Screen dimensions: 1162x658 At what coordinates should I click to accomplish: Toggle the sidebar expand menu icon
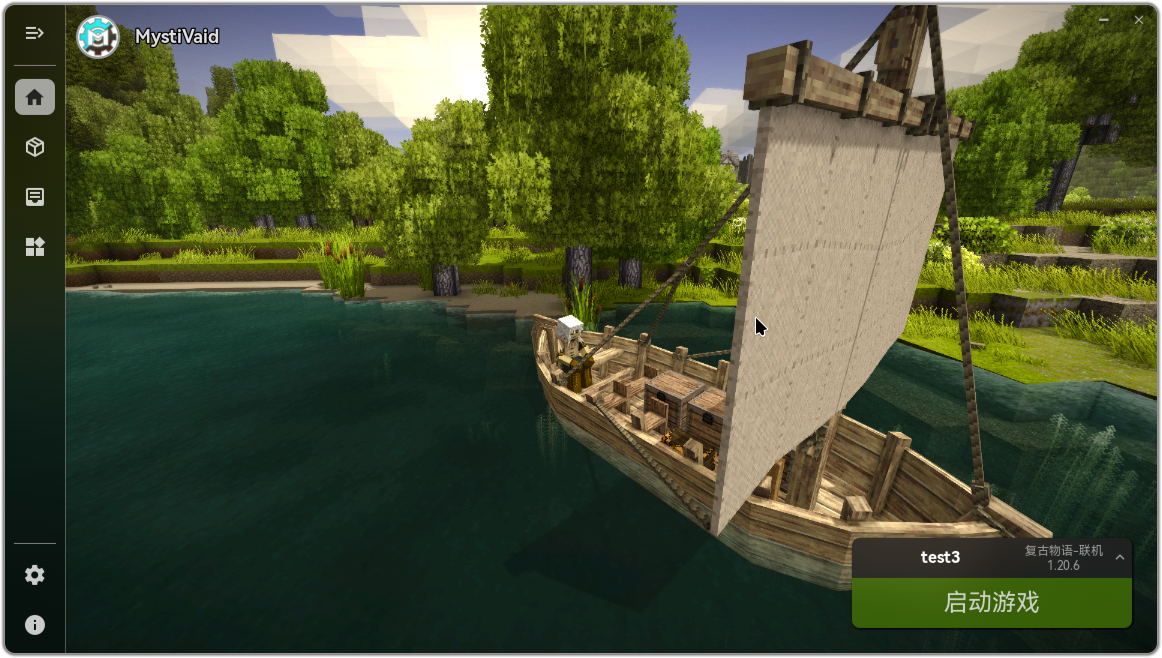click(35, 33)
